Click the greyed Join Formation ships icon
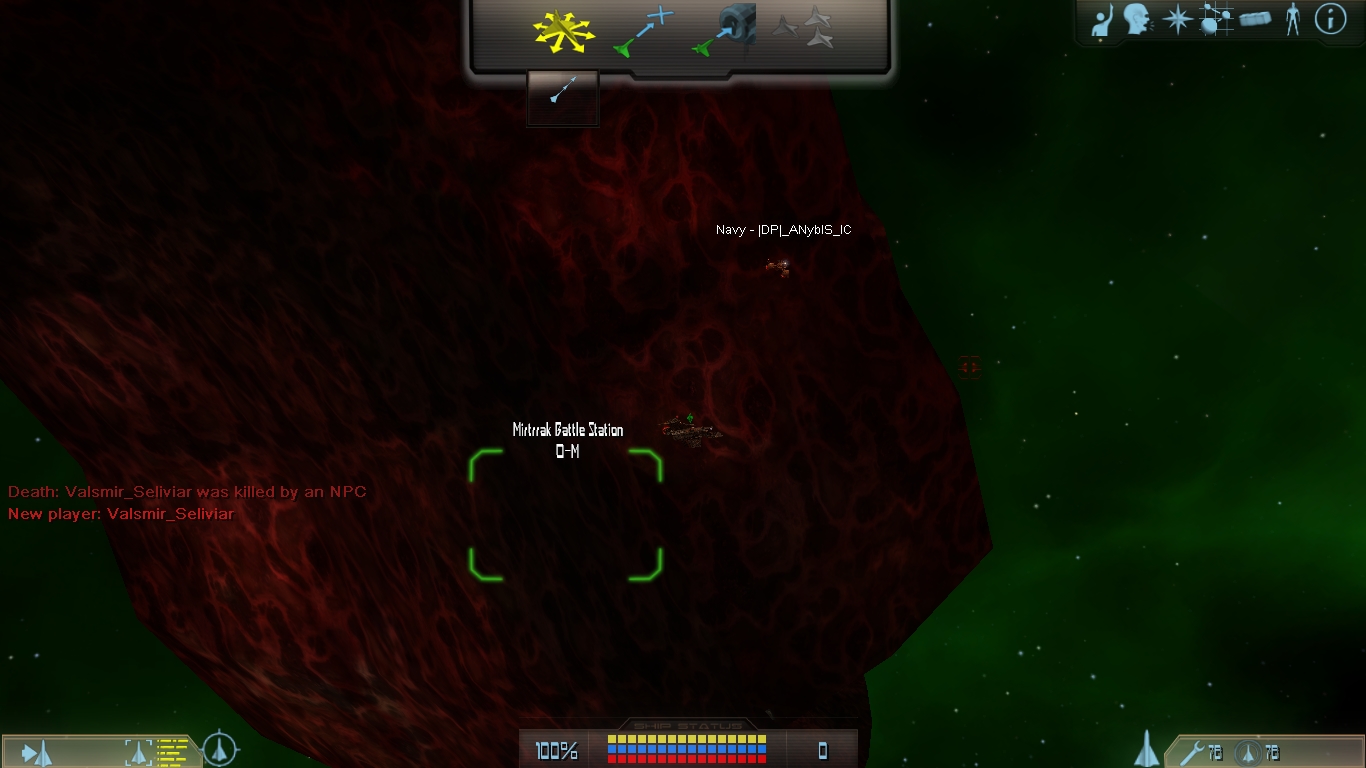 tap(804, 27)
